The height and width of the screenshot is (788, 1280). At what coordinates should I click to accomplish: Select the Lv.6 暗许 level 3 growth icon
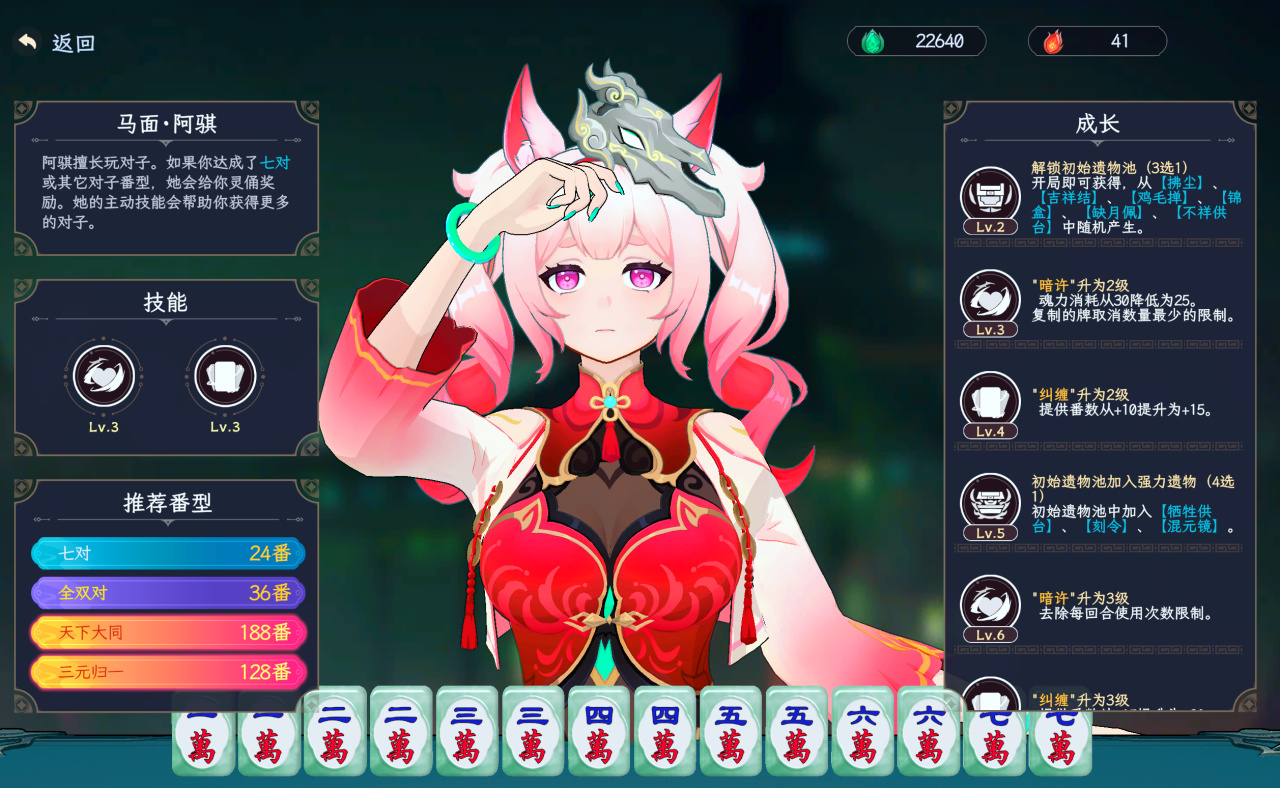[x=990, y=604]
